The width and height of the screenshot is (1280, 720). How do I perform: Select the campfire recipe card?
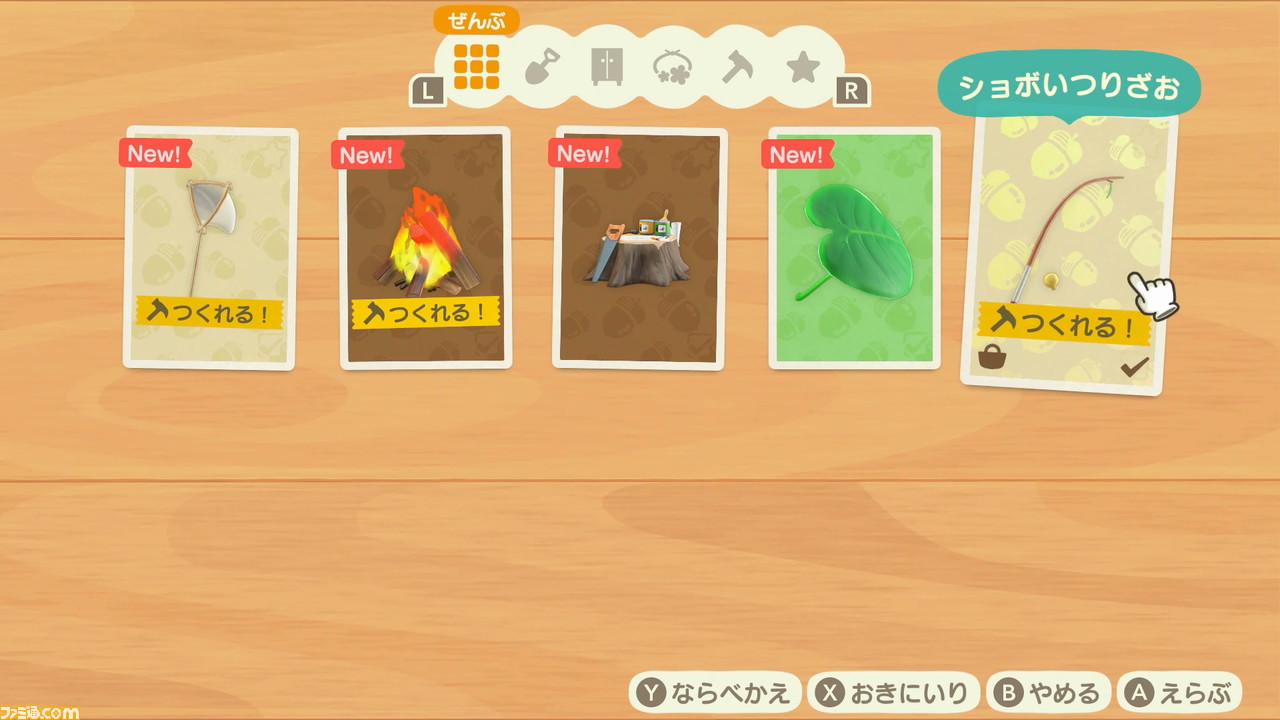424,248
